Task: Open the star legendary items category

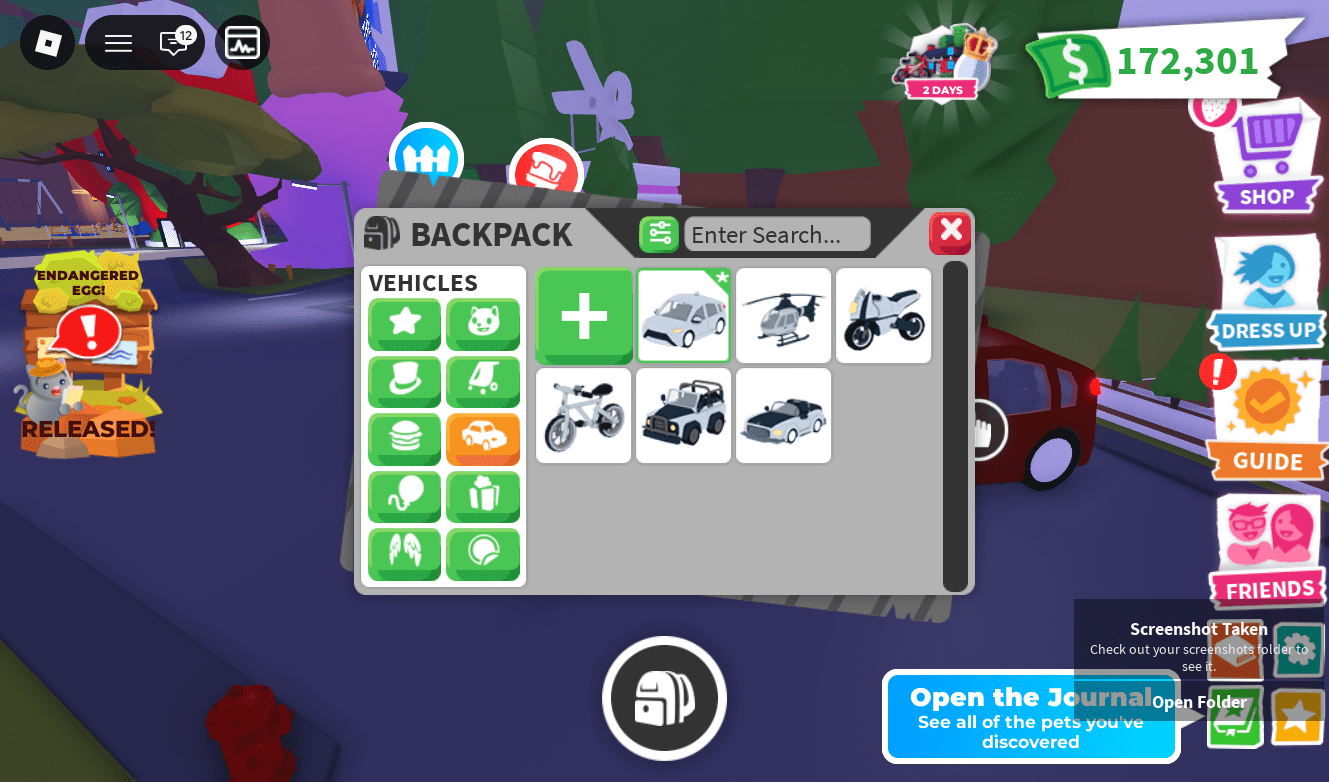Action: (x=404, y=324)
